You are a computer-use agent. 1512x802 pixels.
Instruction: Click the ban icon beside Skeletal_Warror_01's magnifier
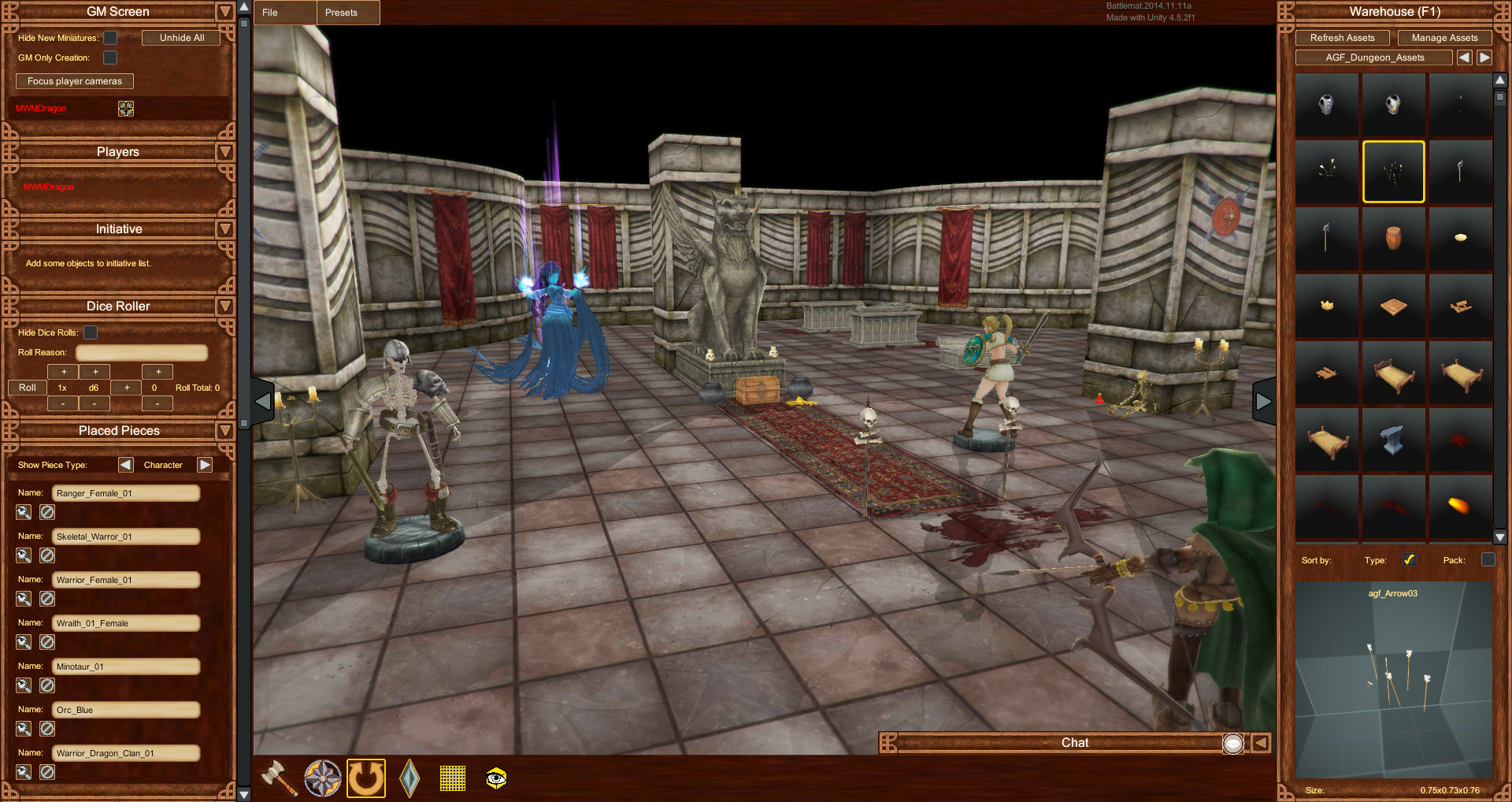point(46,555)
